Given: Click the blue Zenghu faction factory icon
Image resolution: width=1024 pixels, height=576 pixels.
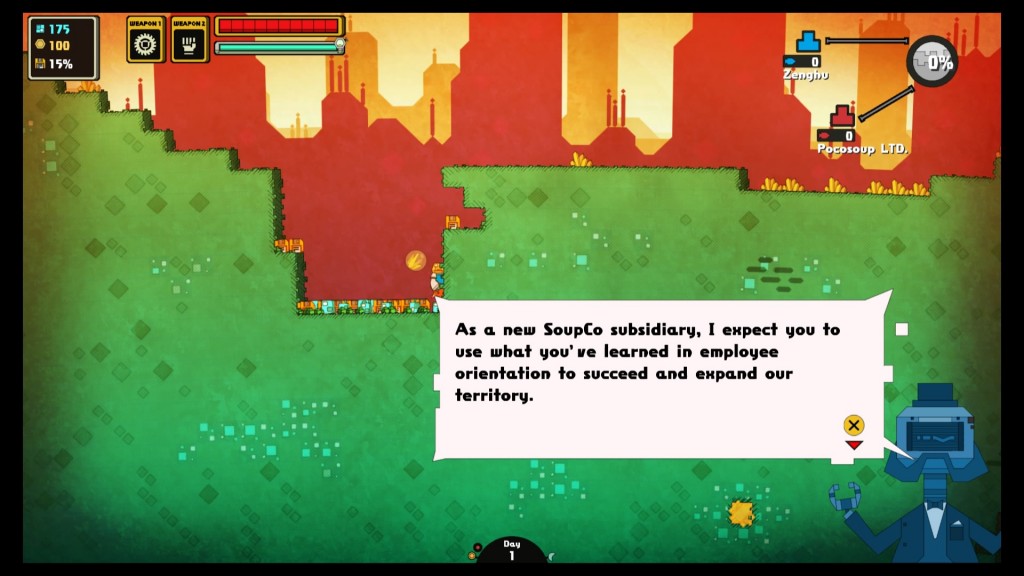Looking at the screenshot, I should point(808,42).
